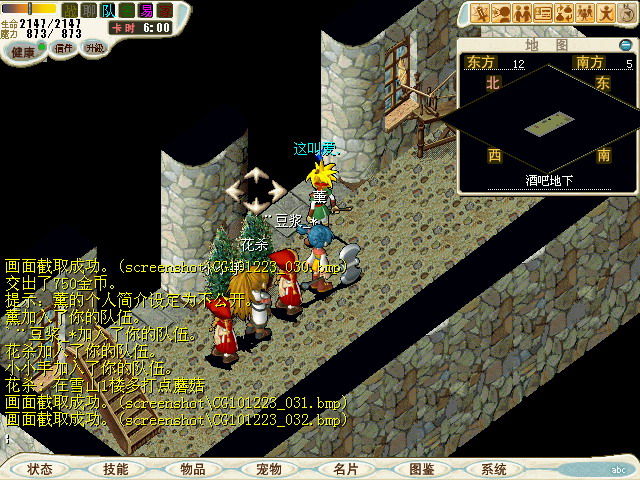This screenshot has height=480, width=640.
Task: Click the 健康 health button
Action: pos(20,49)
